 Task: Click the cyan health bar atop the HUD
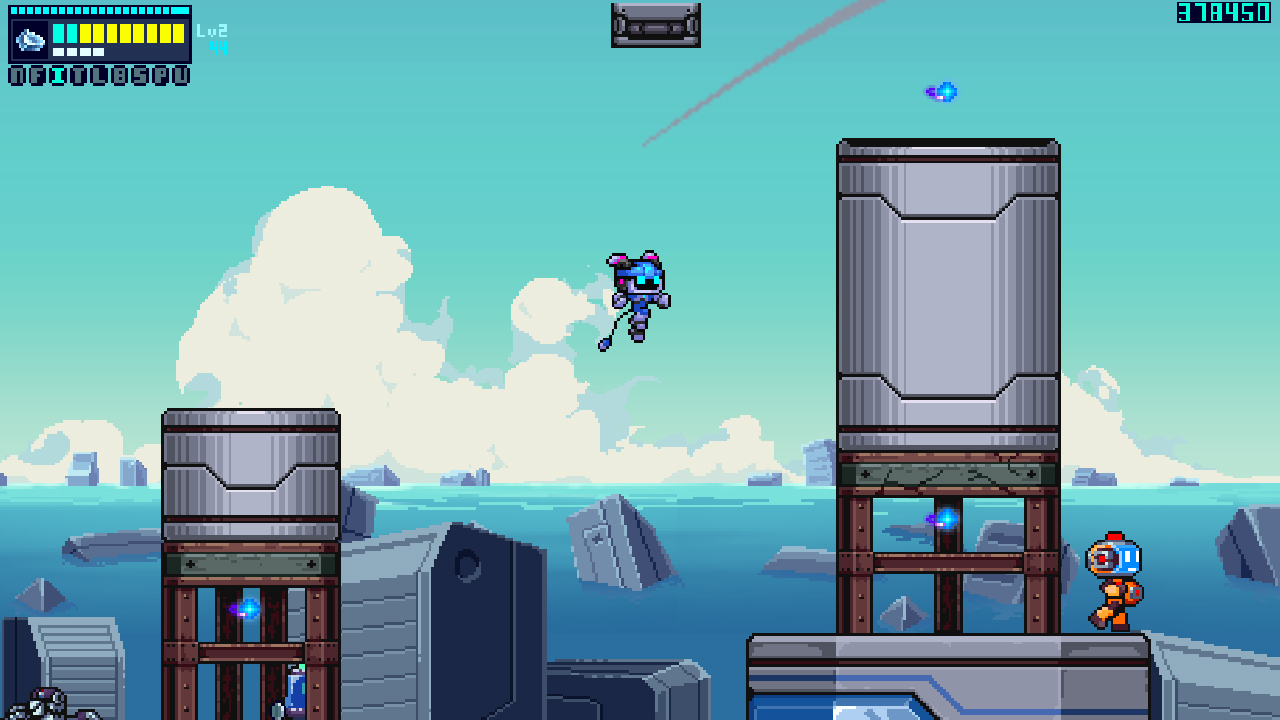(100, 11)
